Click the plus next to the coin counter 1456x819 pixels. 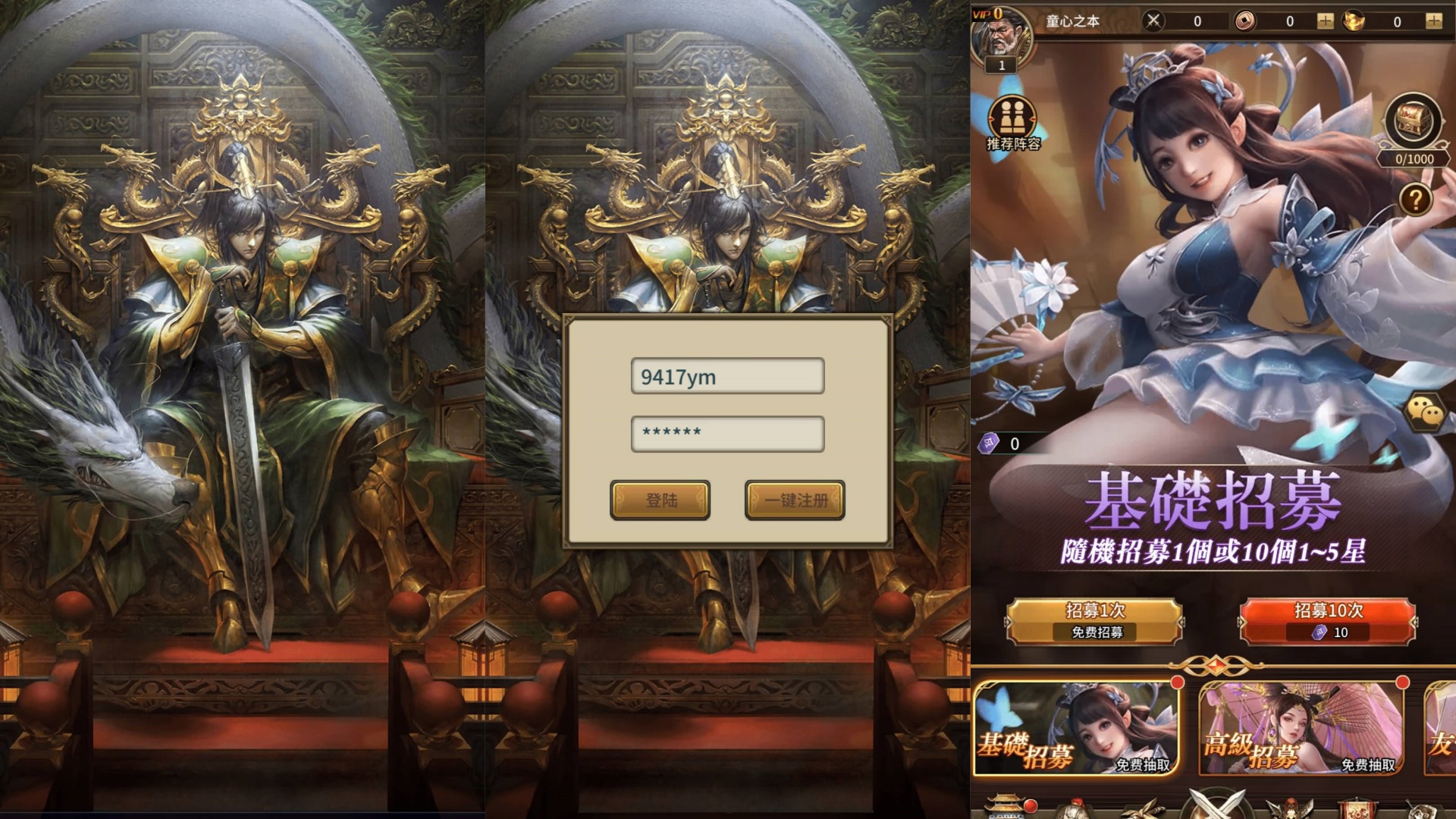click(1326, 21)
